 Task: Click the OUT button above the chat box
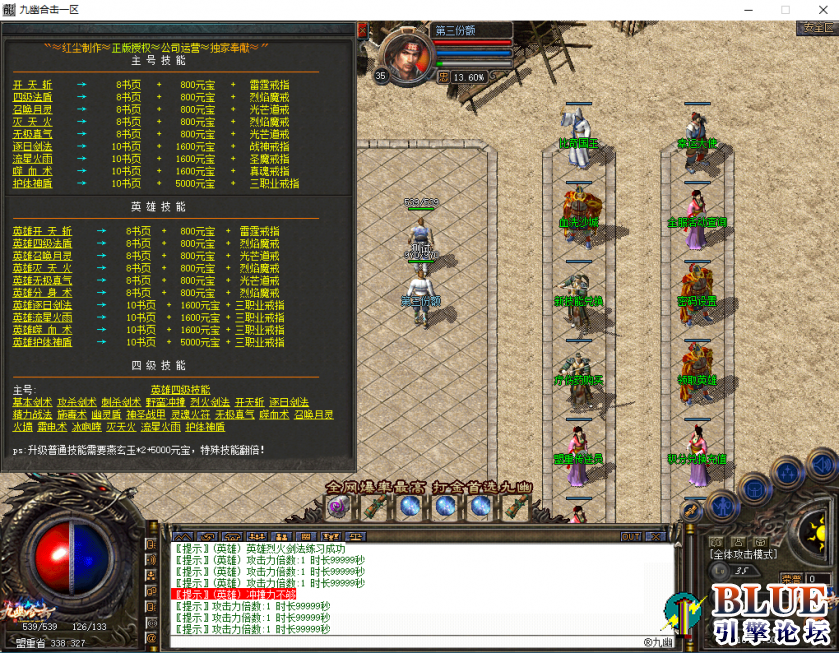[x=631, y=537]
